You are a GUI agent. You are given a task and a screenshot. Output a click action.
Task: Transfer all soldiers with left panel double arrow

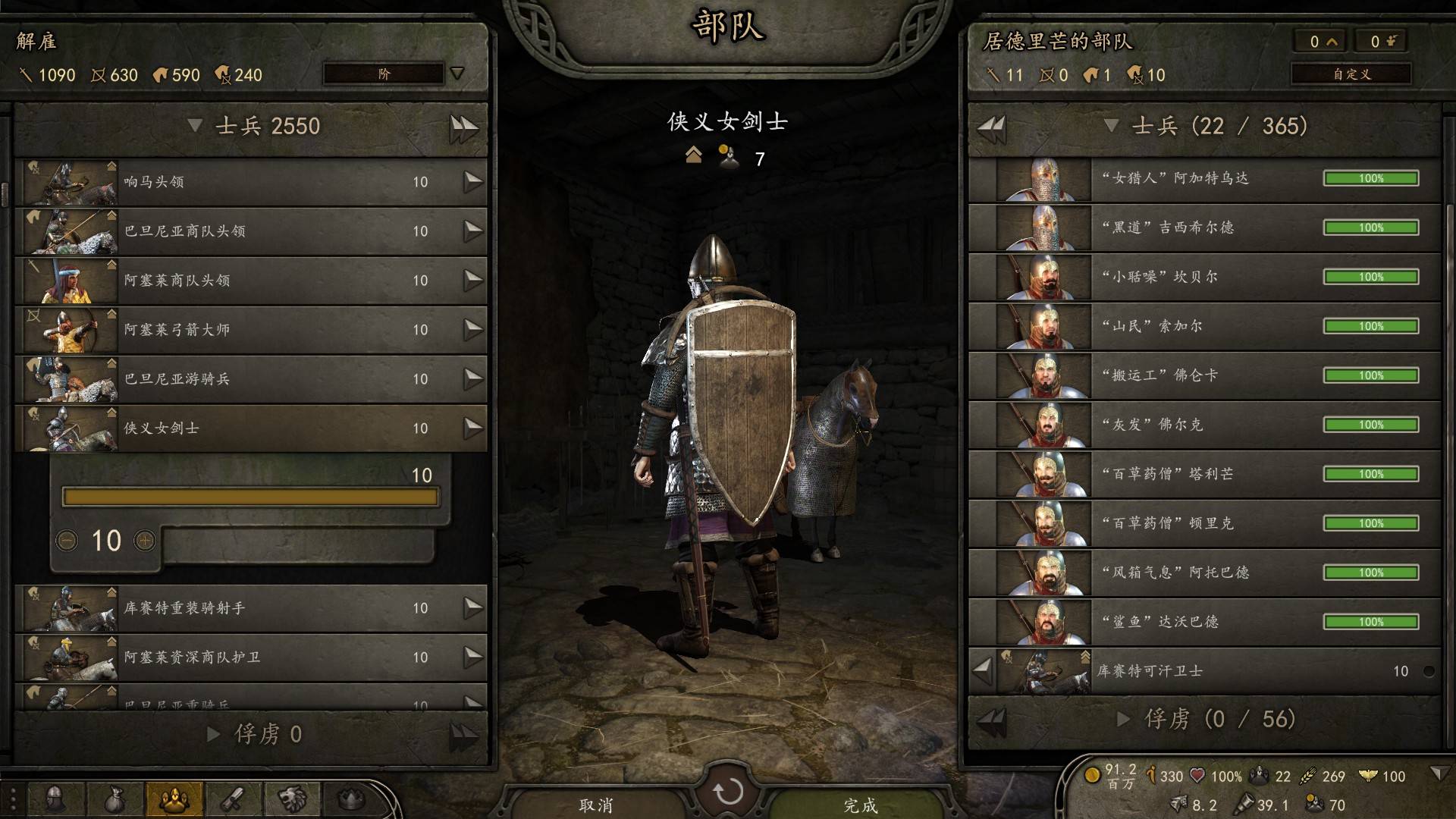point(463,127)
